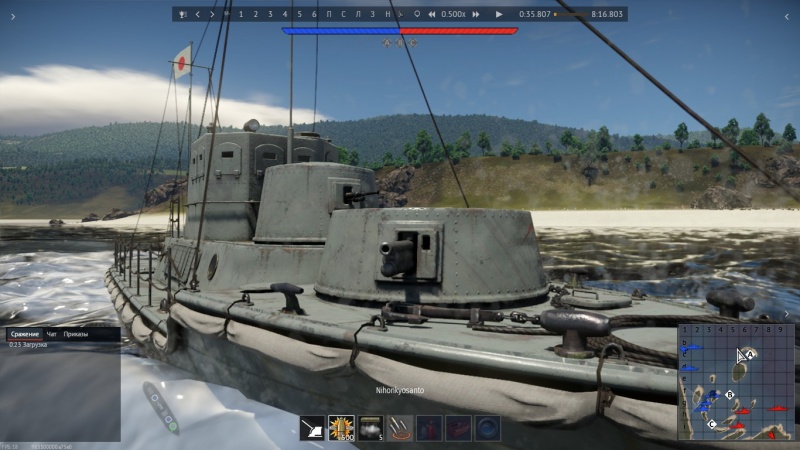Switch to the Чат tab
800x450 pixels.
(52, 333)
